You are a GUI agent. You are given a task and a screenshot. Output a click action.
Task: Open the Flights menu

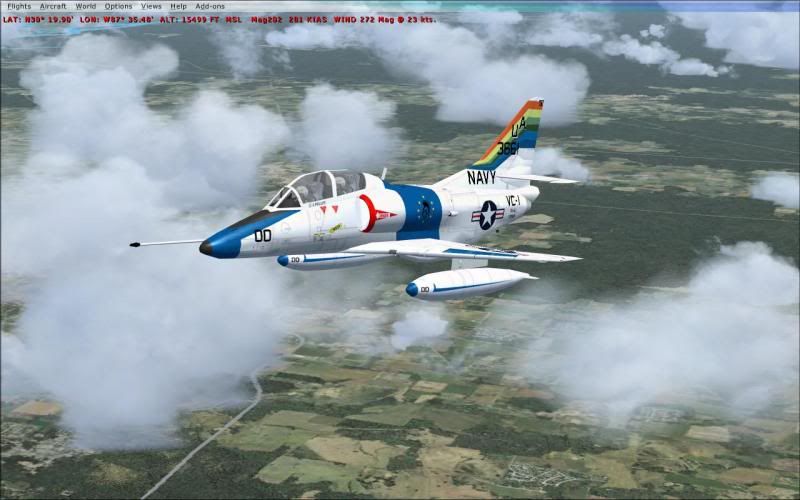[19, 6]
